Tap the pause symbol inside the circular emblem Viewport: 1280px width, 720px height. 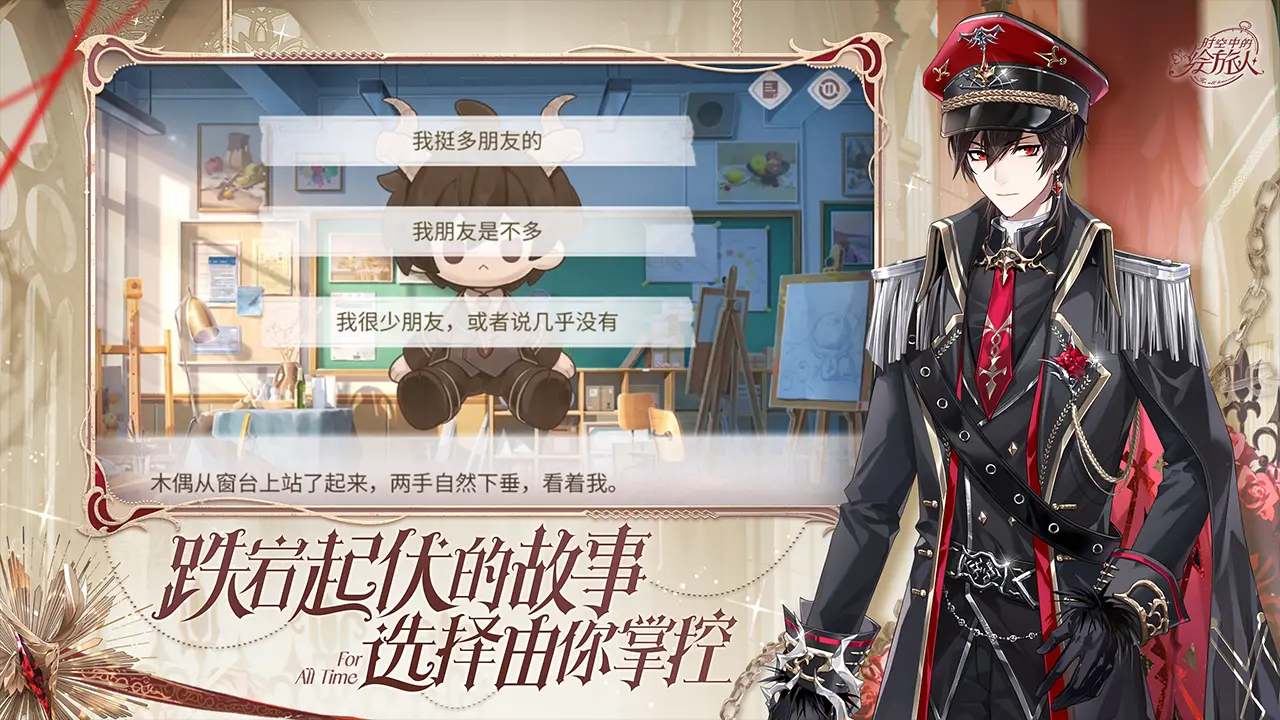coord(829,88)
